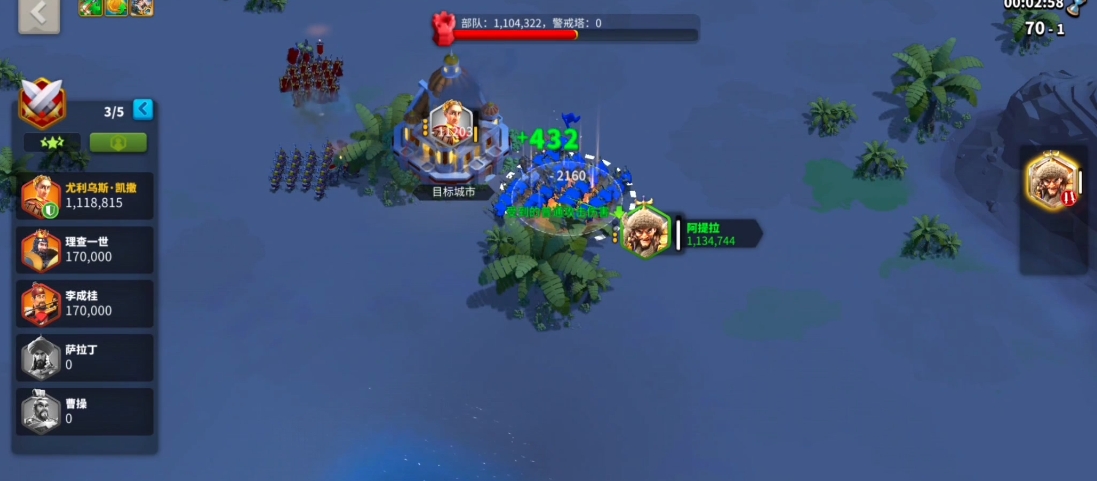Open the orange buff icon at top
The height and width of the screenshot is (481, 1097).
pos(117,7)
